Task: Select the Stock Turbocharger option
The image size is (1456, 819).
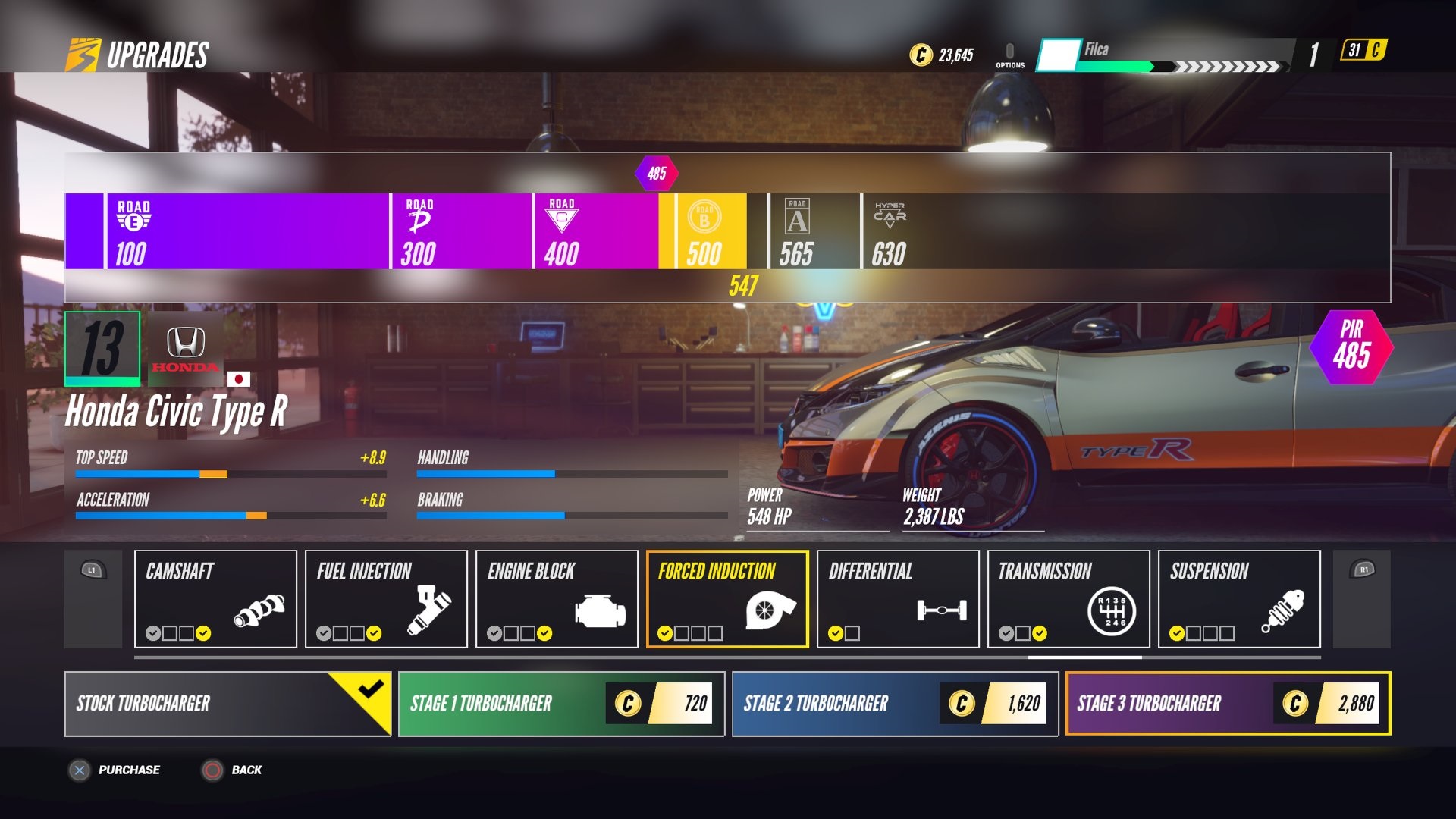Action: pyautogui.click(x=227, y=704)
